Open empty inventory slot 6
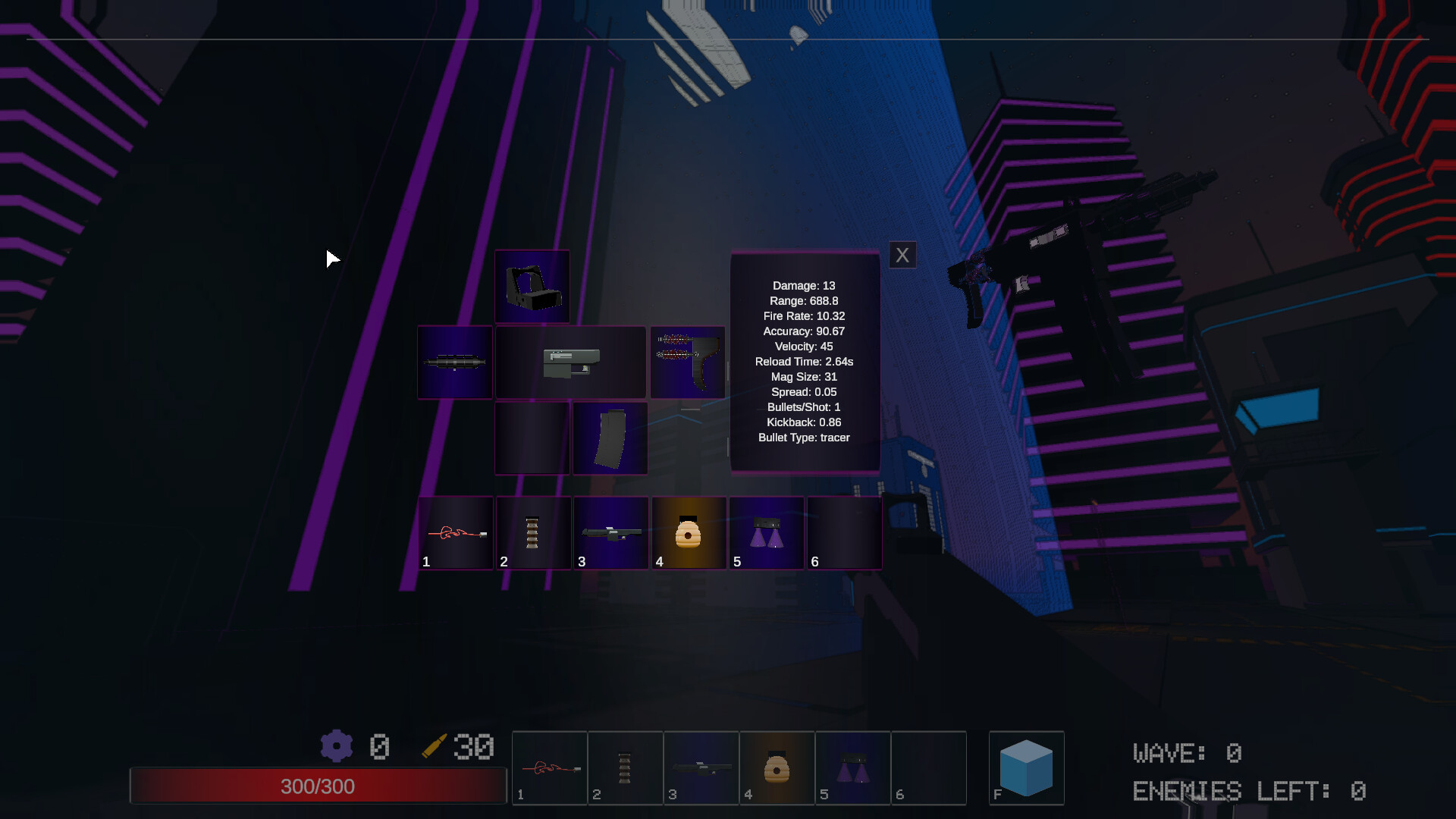Screen dimensions: 1456x819 coord(844,533)
